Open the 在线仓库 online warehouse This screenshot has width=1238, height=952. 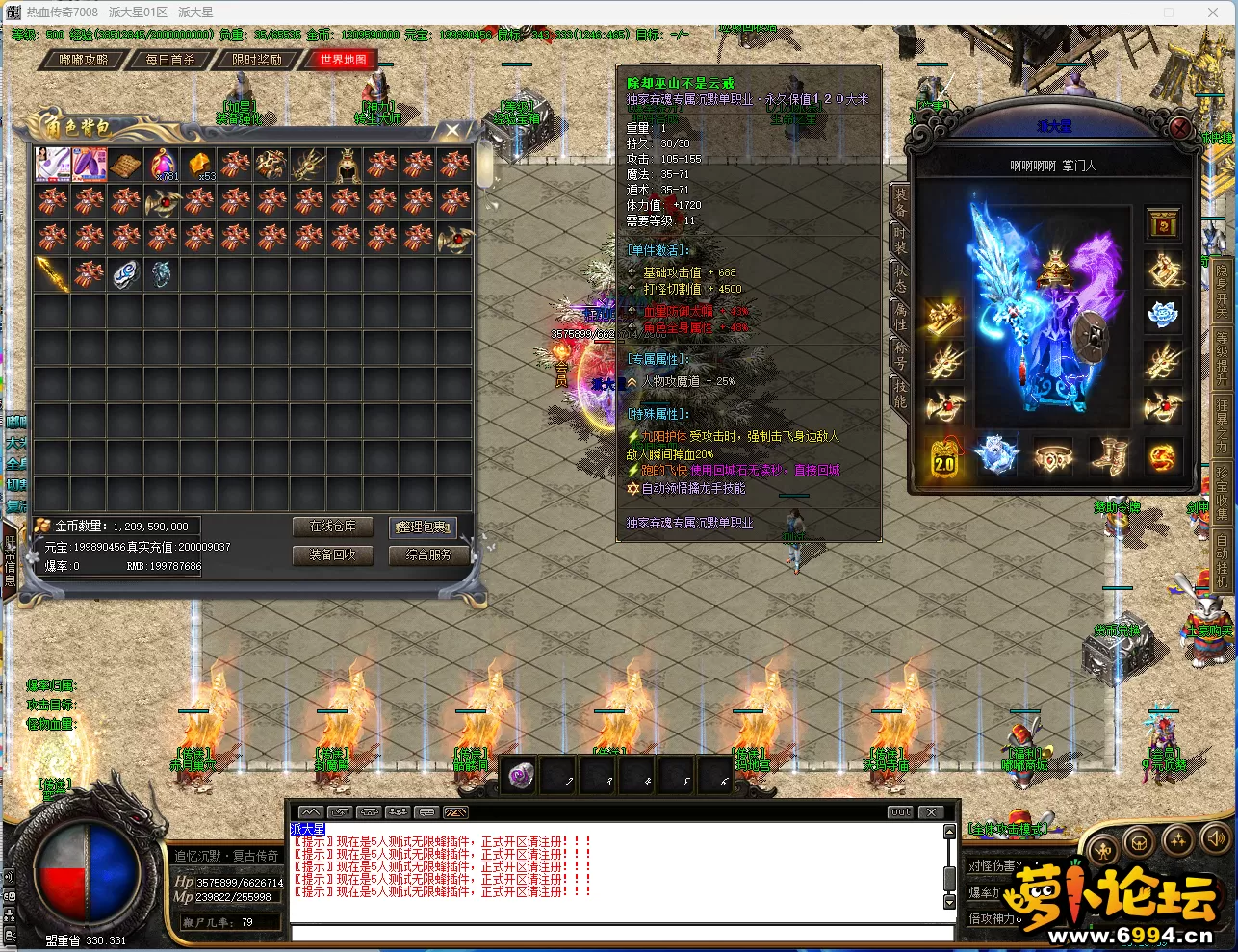[332, 527]
